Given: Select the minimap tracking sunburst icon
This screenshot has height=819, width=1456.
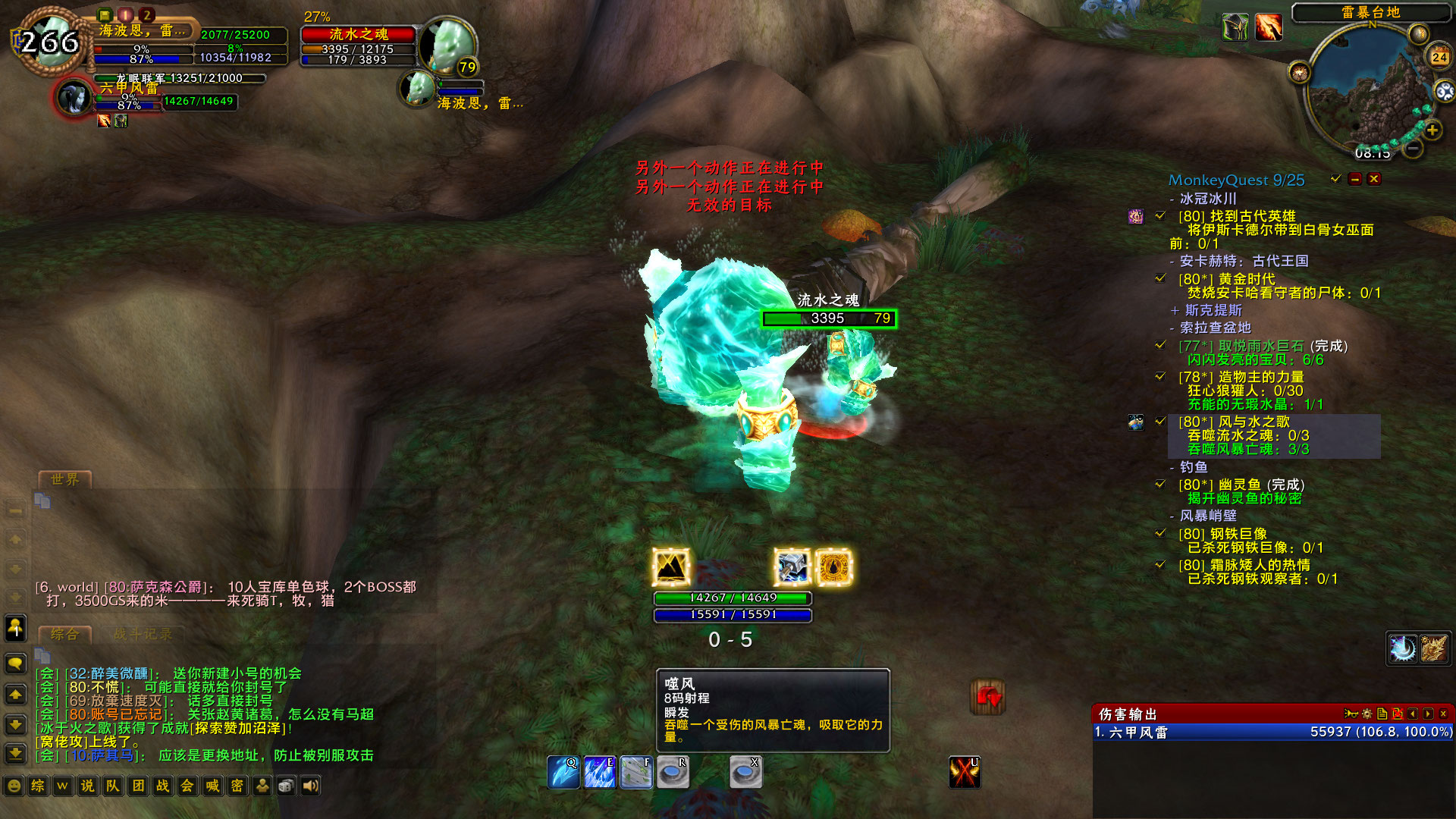Looking at the screenshot, I should click(1300, 72).
